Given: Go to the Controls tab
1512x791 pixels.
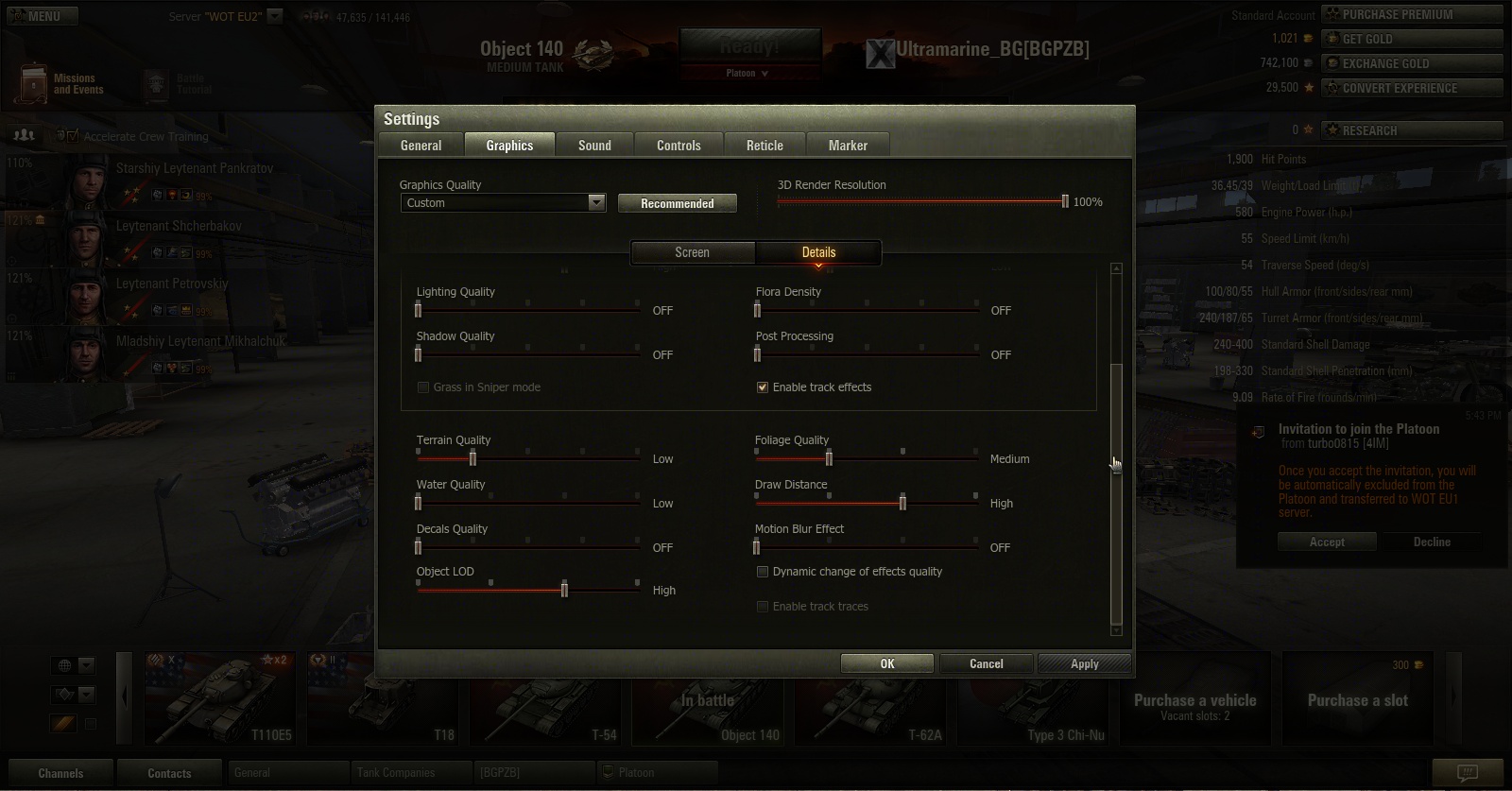Looking at the screenshot, I should 679,146.
